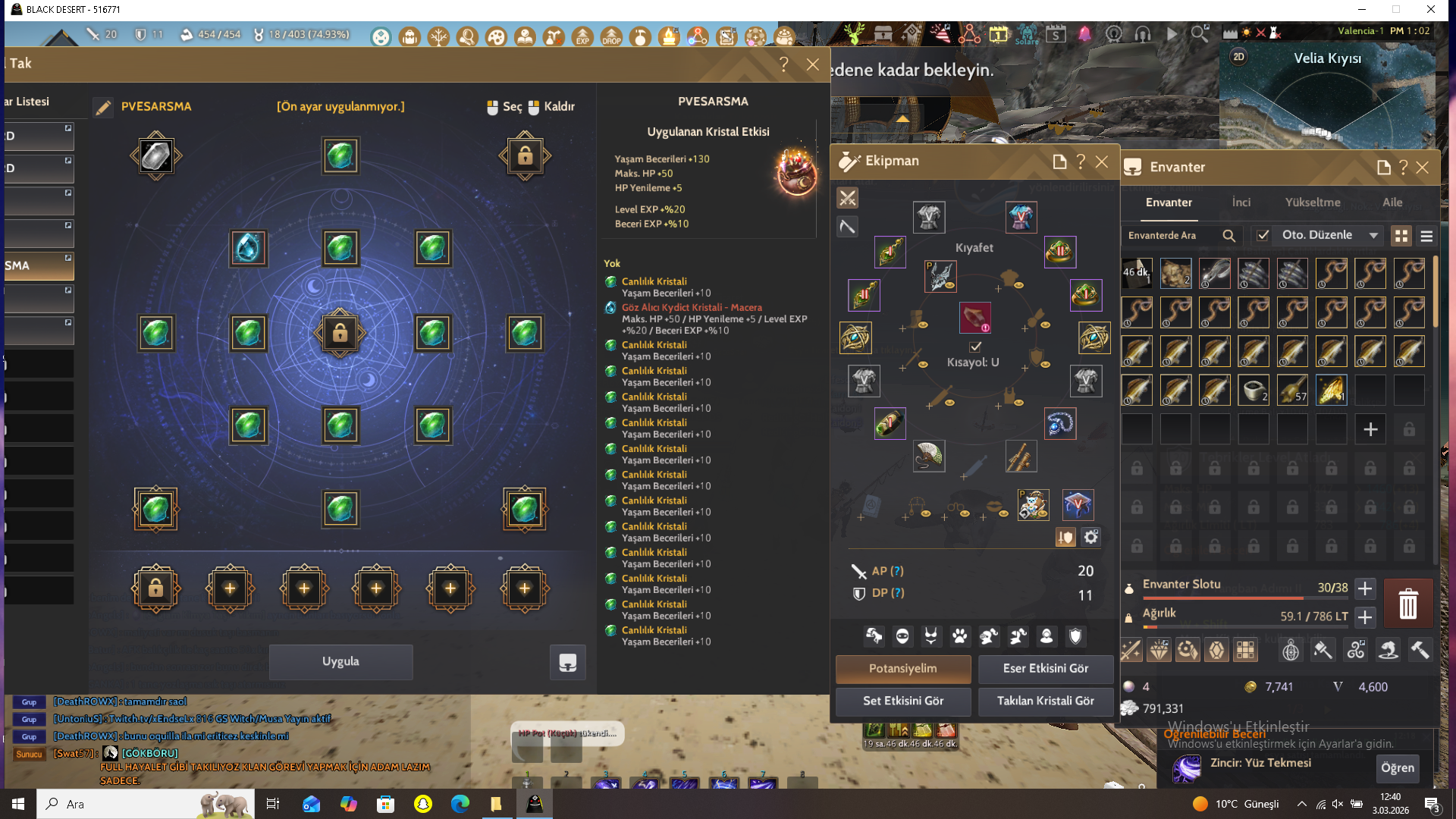Image resolution: width=1456 pixels, height=819 pixels.
Task: Click the trash can icon in the inventory
Action: 1408,603
